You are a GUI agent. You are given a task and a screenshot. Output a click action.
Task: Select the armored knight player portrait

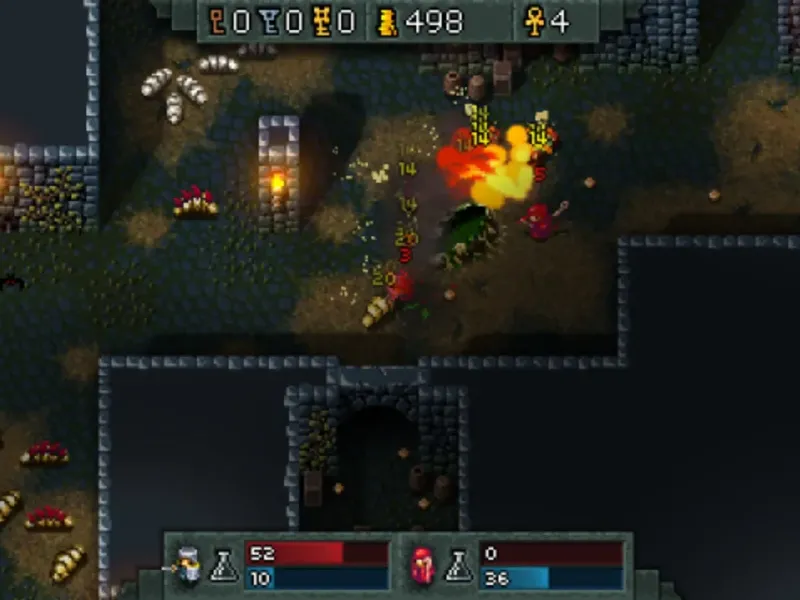[x=187, y=566]
